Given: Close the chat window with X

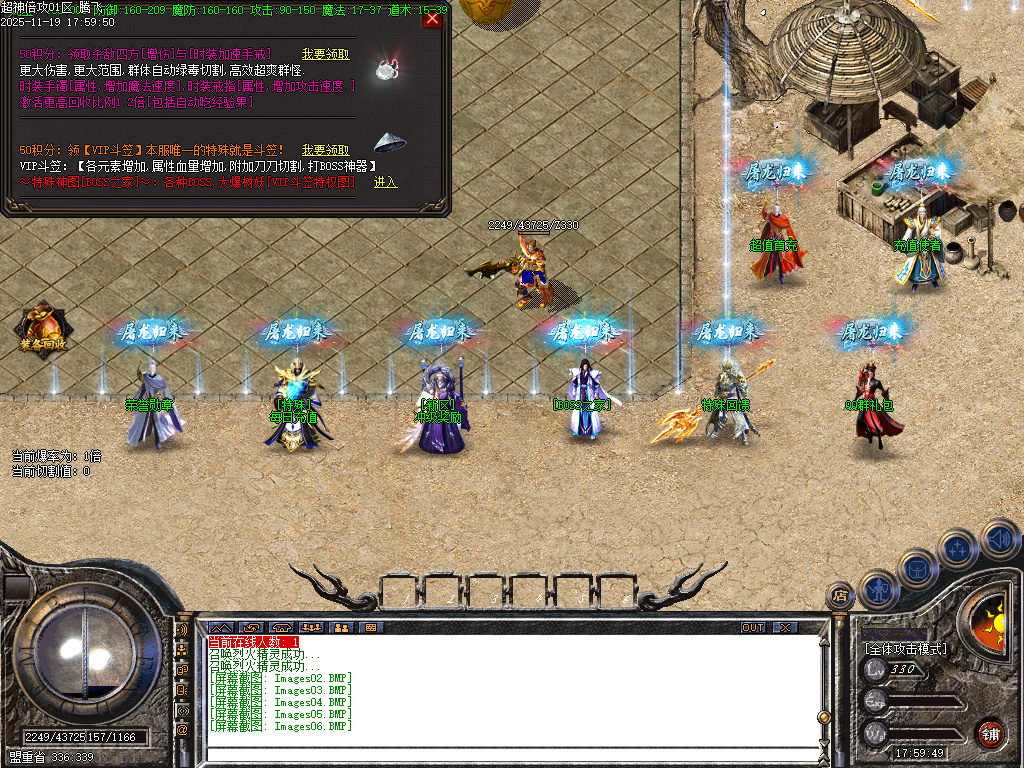Looking at the screenshot, I should (x=785, y=627).
